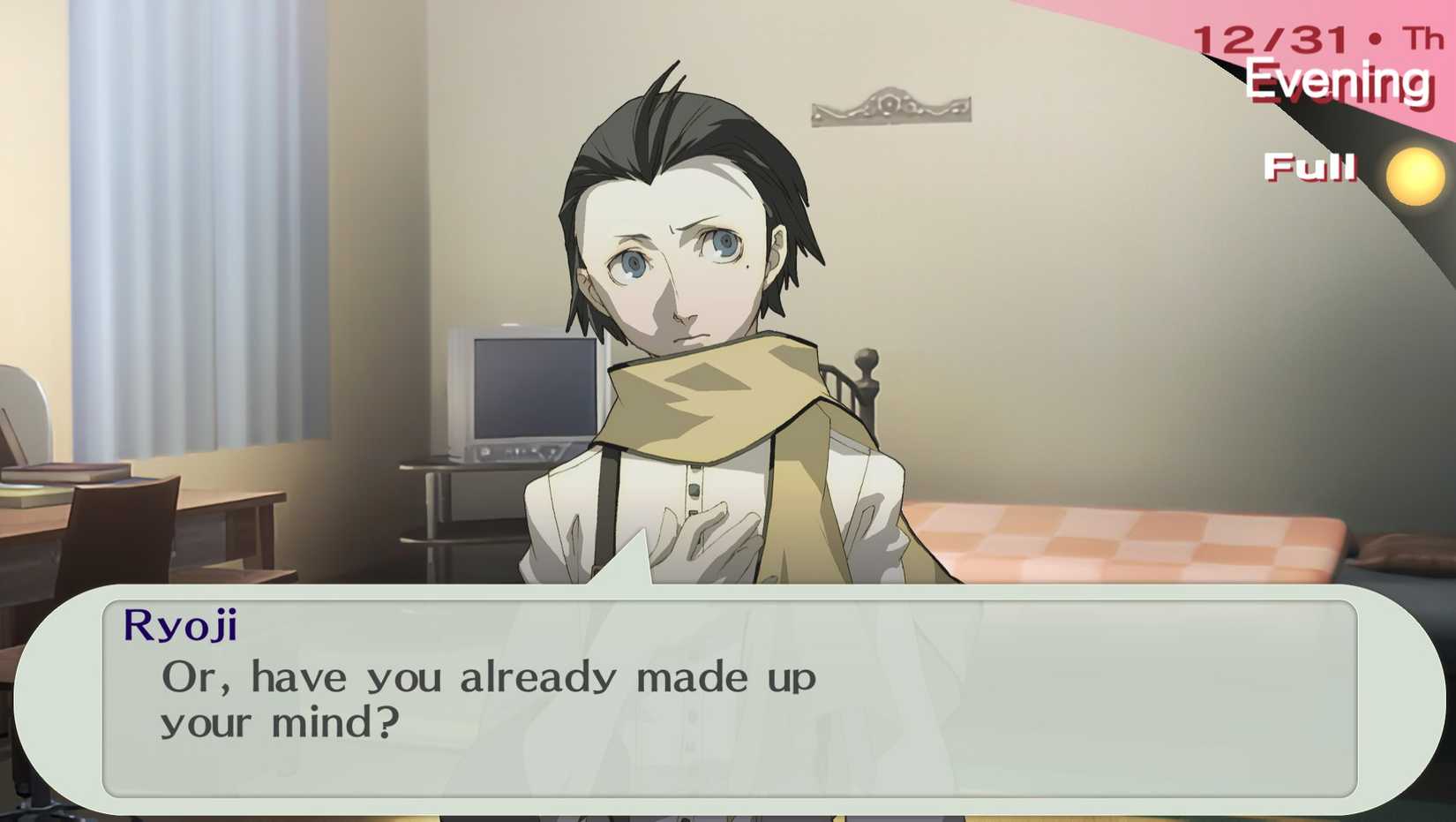Advance the dialogue by clicking its text

pyautogui.click(x=488, y=677)
